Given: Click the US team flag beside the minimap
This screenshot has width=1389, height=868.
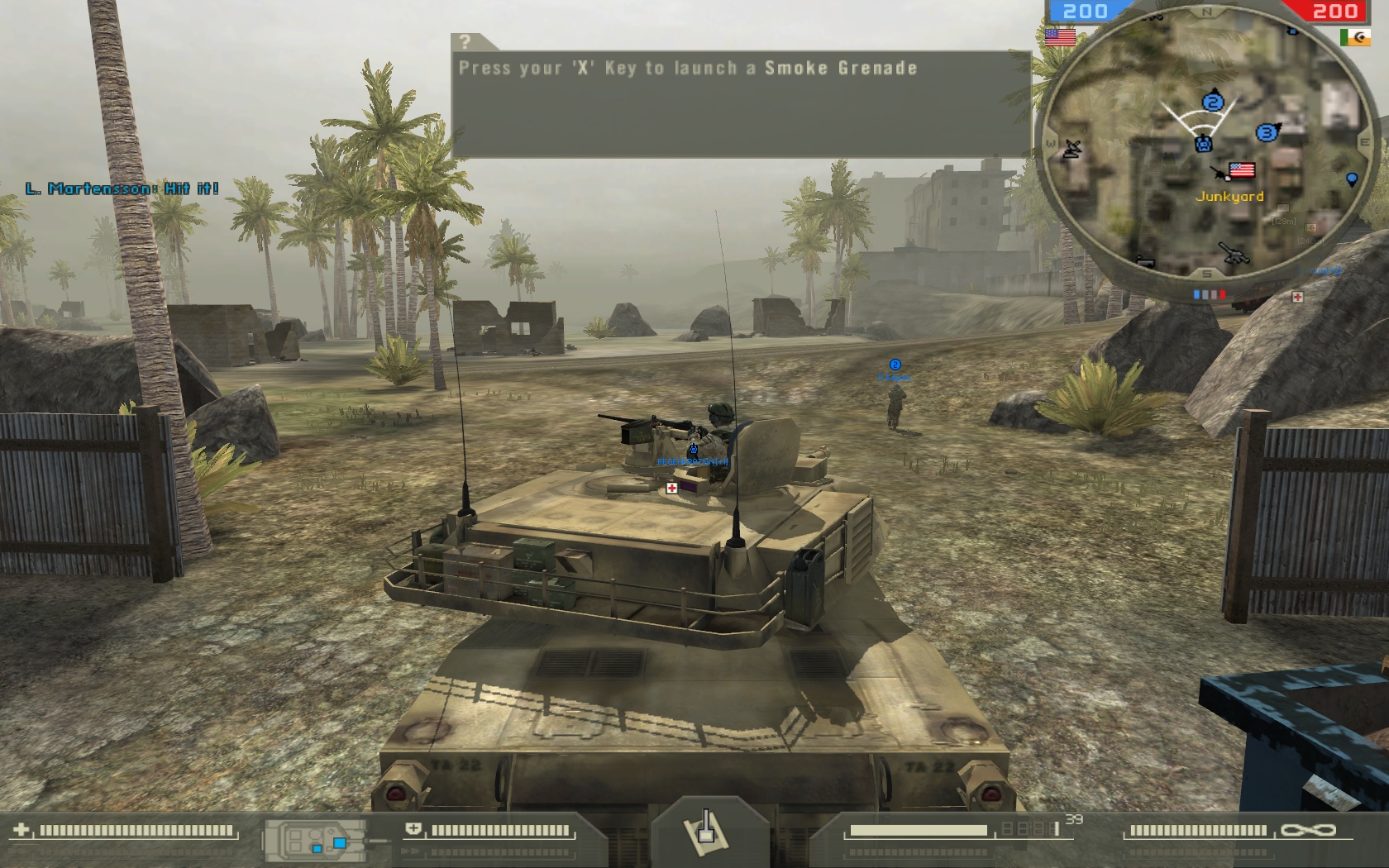Looking at the screenshot, I should (x=1060, y=37).
